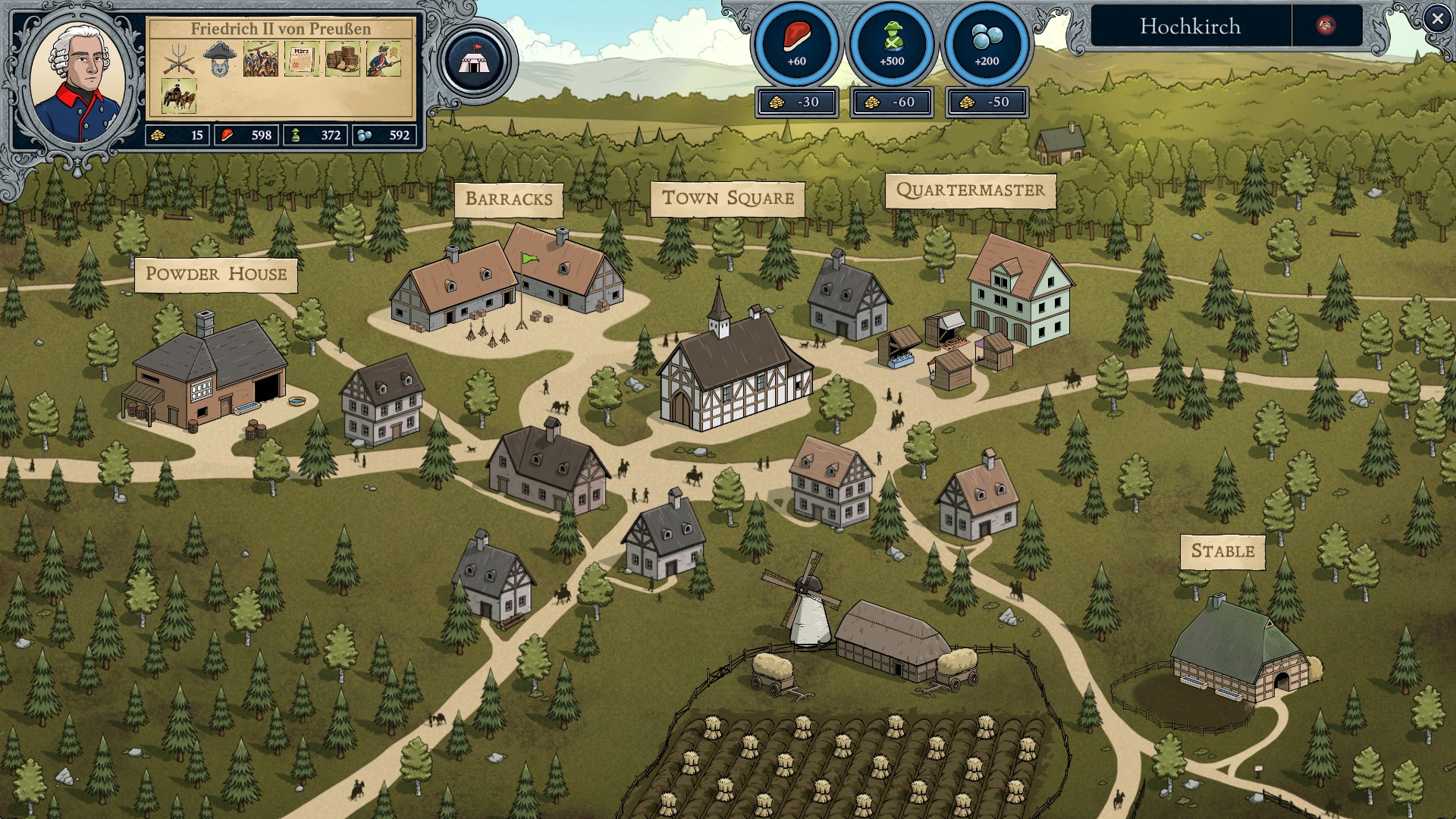Visit the Town Square
This screenshot has height=819, width=1456.
pos(727,199)
